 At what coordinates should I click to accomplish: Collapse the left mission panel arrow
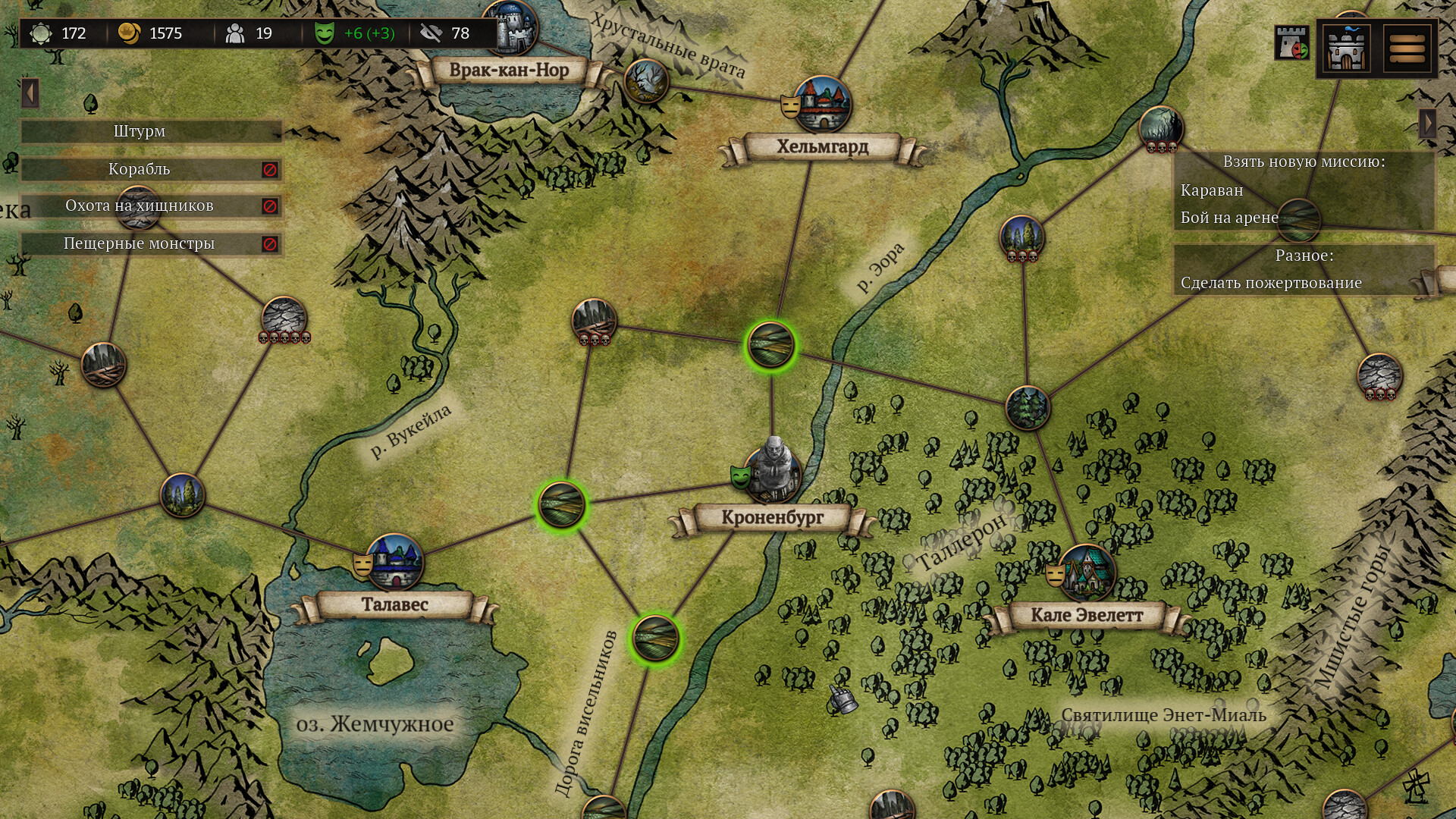coord(30,93)
